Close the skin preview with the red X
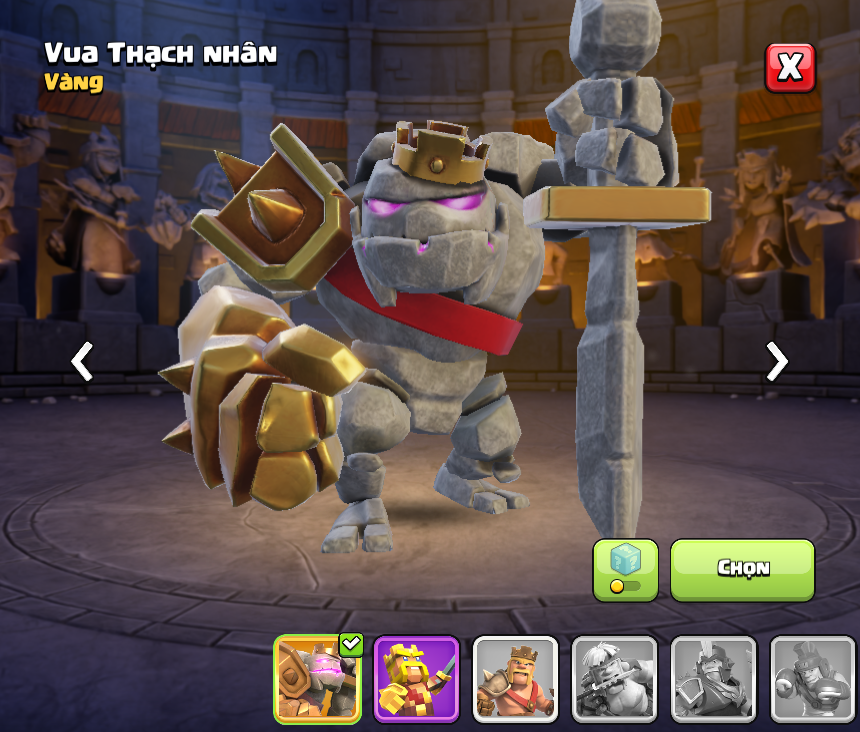 click(790, 68)
